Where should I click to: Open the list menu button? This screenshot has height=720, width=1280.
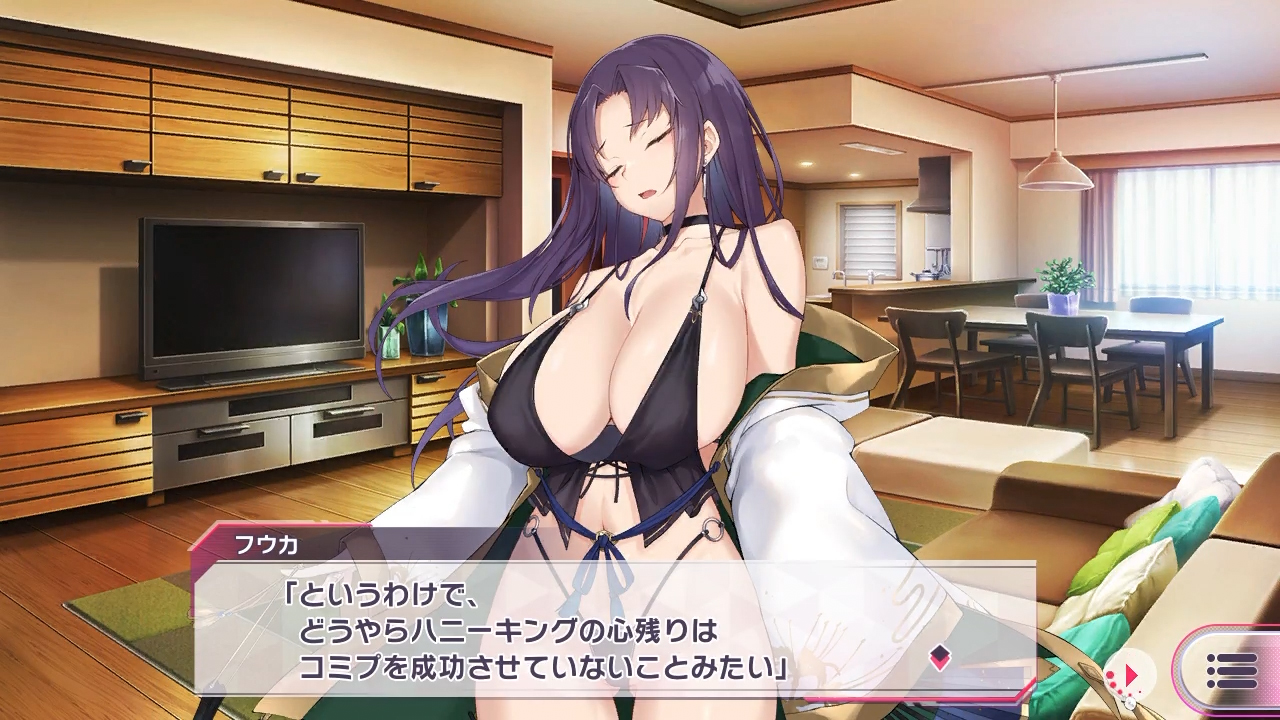coord(1231,671)
